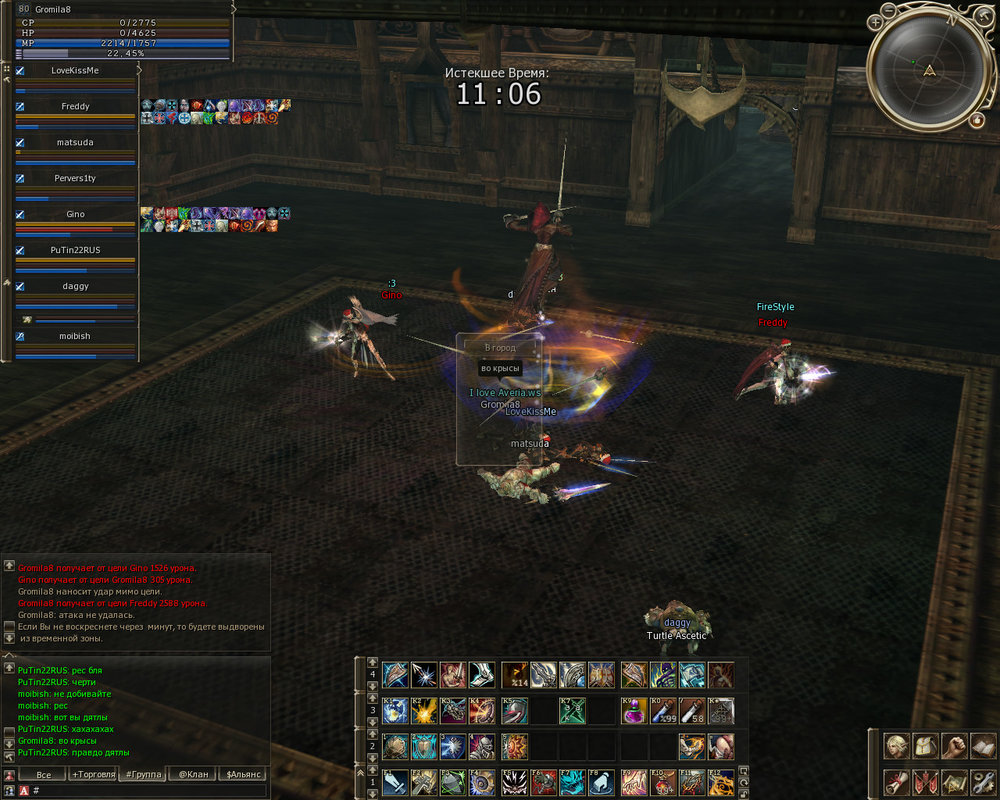Use the F8 white boot skill
Screen dimensions: 1000x800
601,782
